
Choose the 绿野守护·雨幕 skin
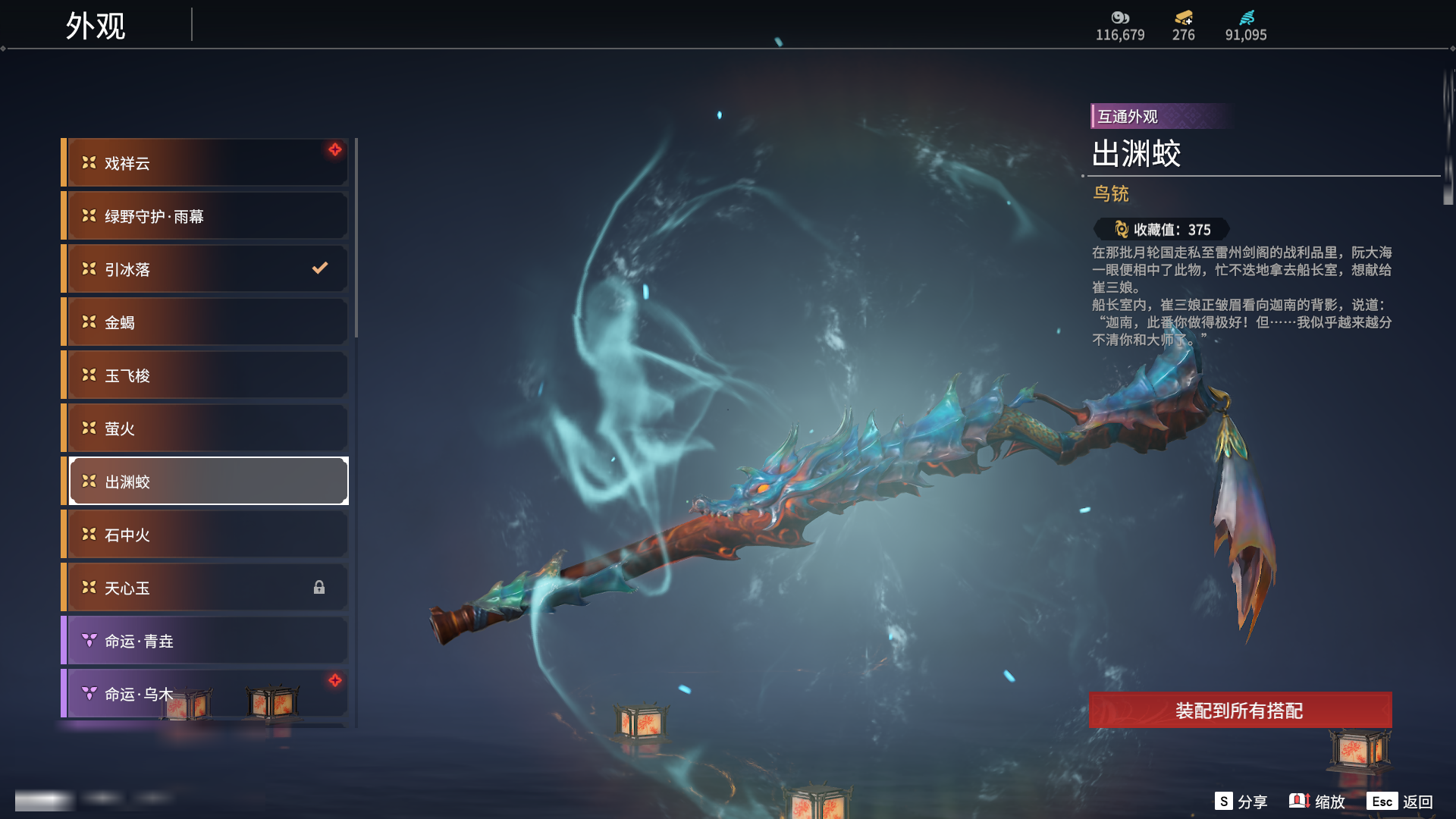[206, 216]
